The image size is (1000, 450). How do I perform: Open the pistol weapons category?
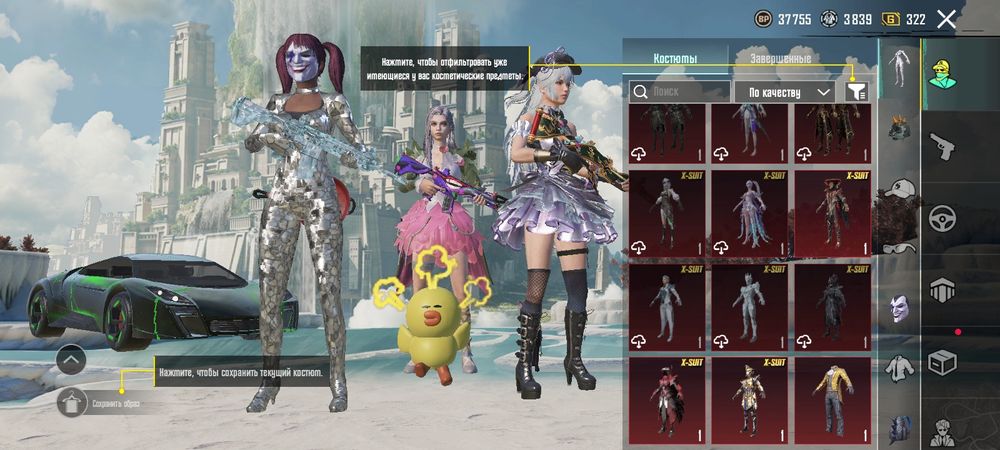(x=943, y=148)
